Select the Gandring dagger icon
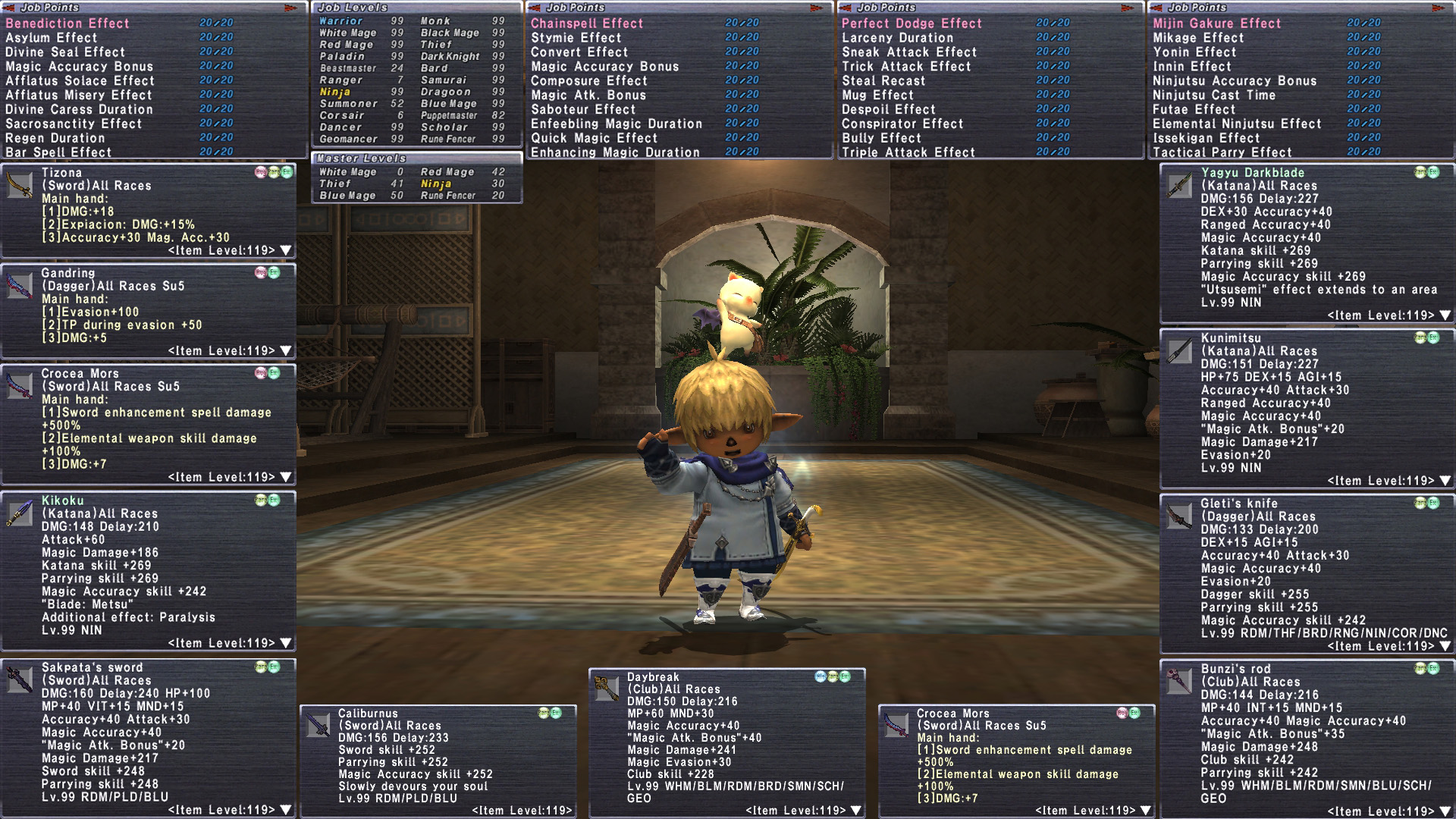Screen dimensions: 1456x819 coord(20,285)
